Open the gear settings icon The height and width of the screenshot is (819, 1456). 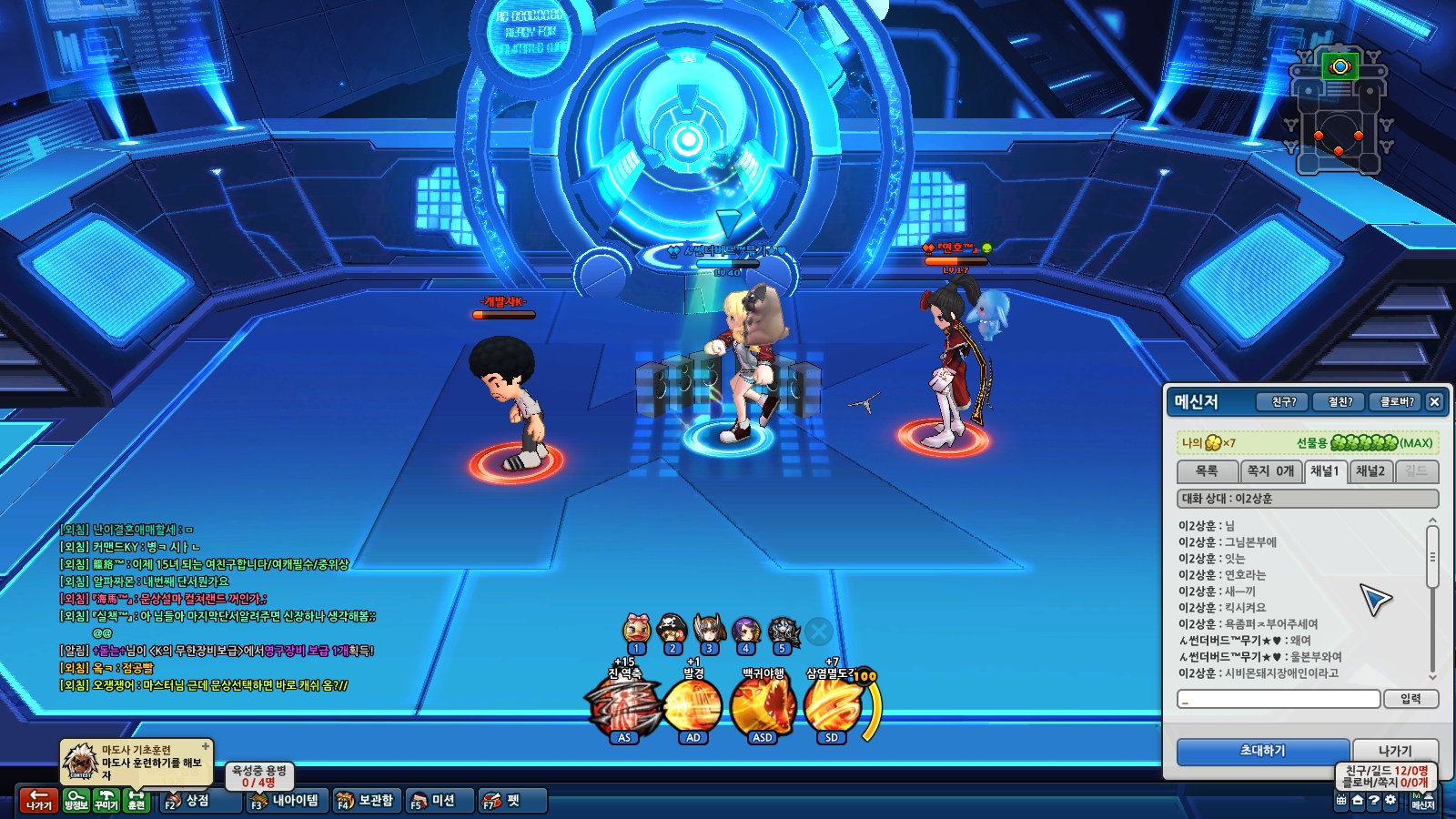click(x=1390, y=801)
